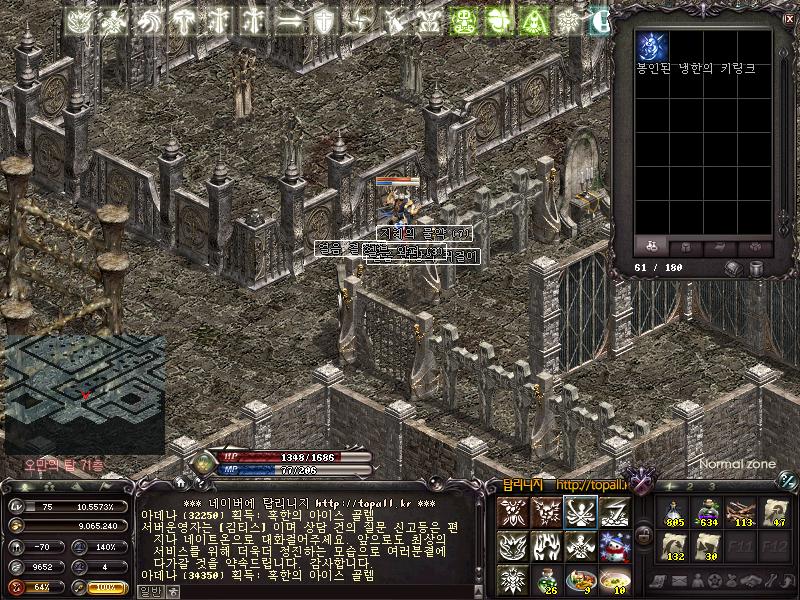This screenshot has width=800, height=600.
Task: Click the trash can in inventory
Action: (x=757, y=268)
